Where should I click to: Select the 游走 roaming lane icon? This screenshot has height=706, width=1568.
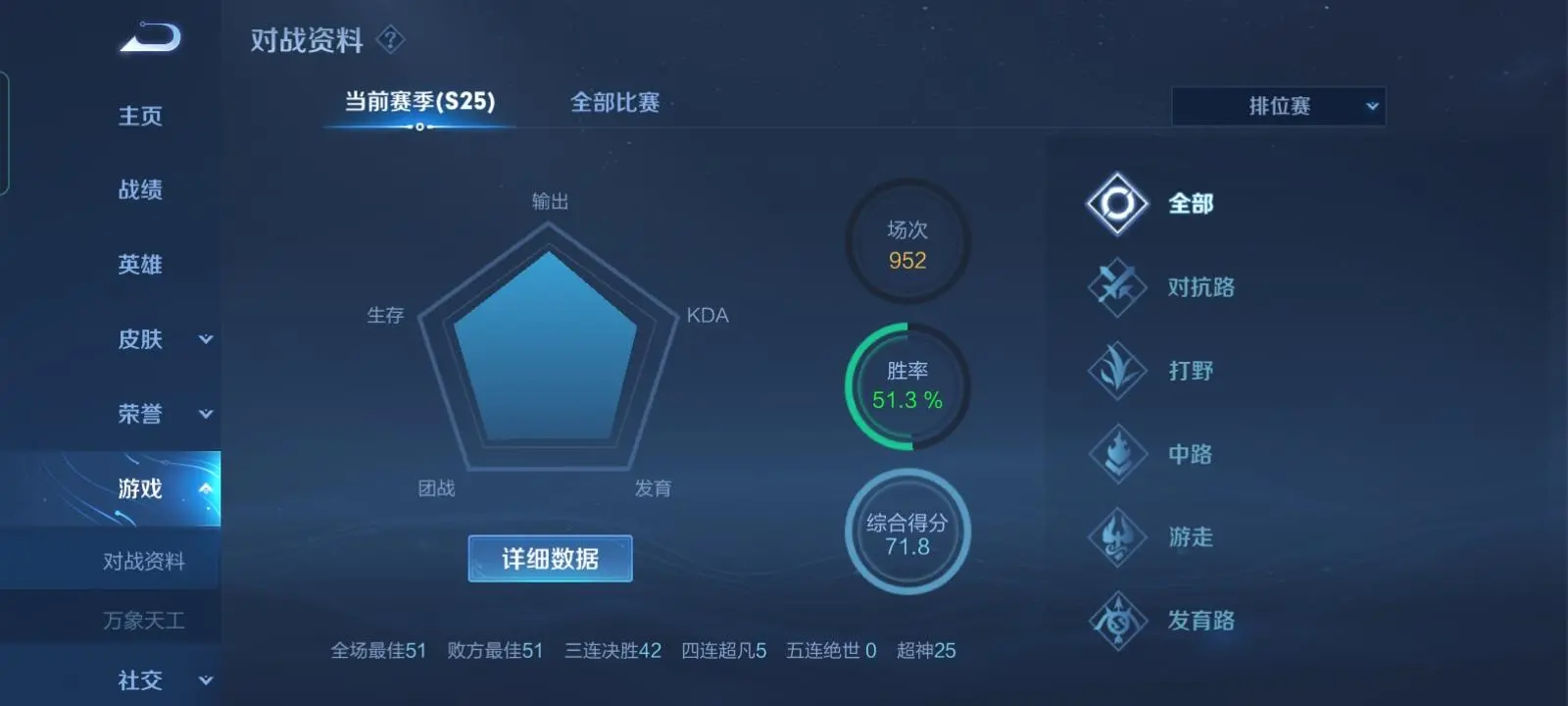click(x=1117, y=537)
